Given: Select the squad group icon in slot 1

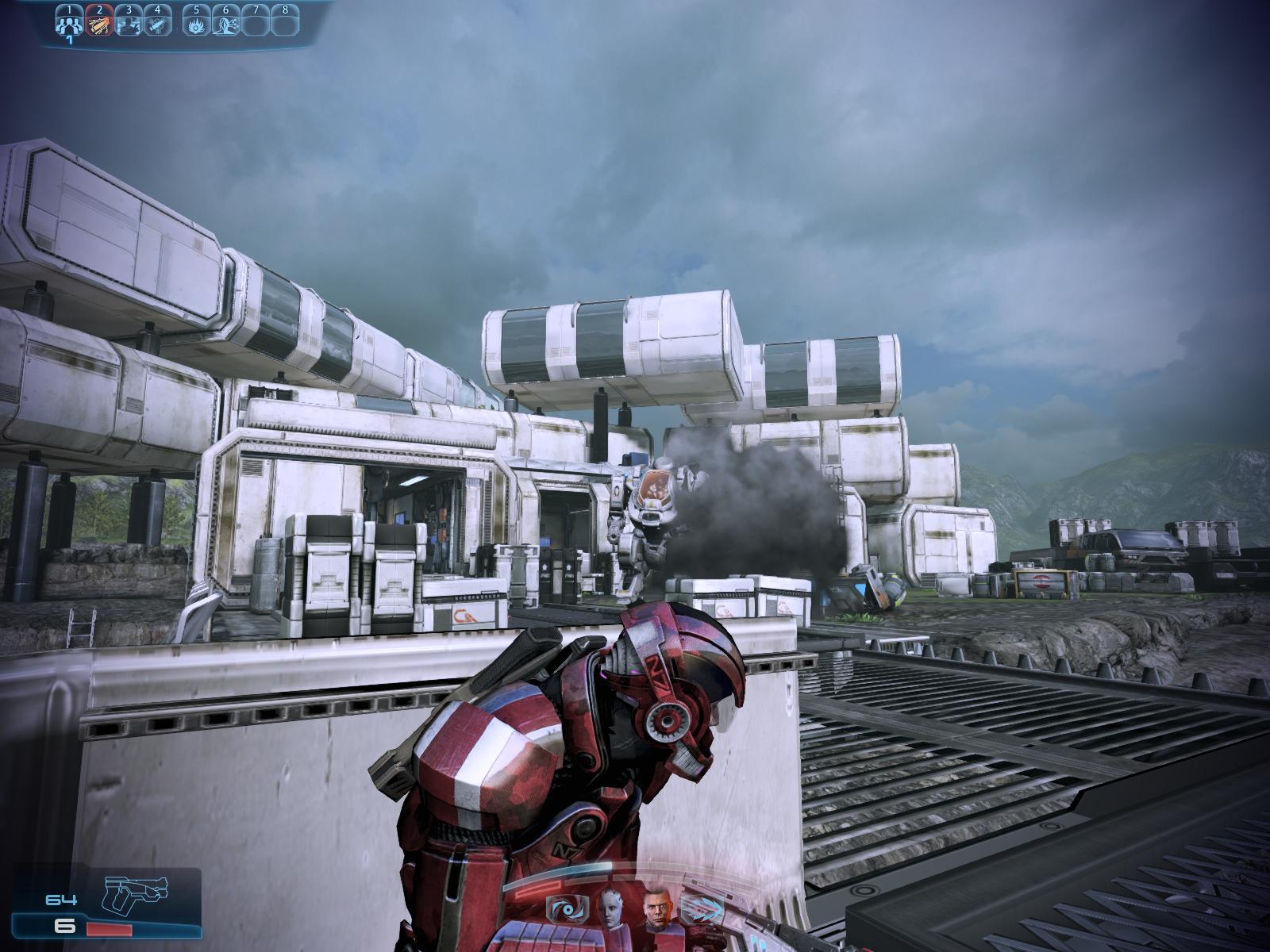Looking at the screenshot, I should [69, 24].
